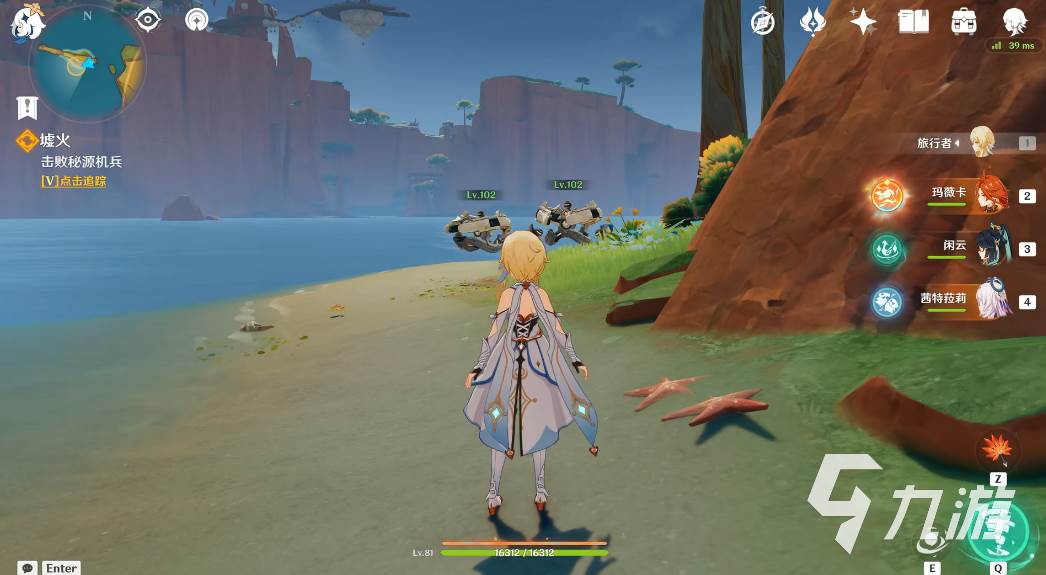Switch to party member 闲云
The width and height of the screenshot is (1046, 575).
click(x=990, y=248)
